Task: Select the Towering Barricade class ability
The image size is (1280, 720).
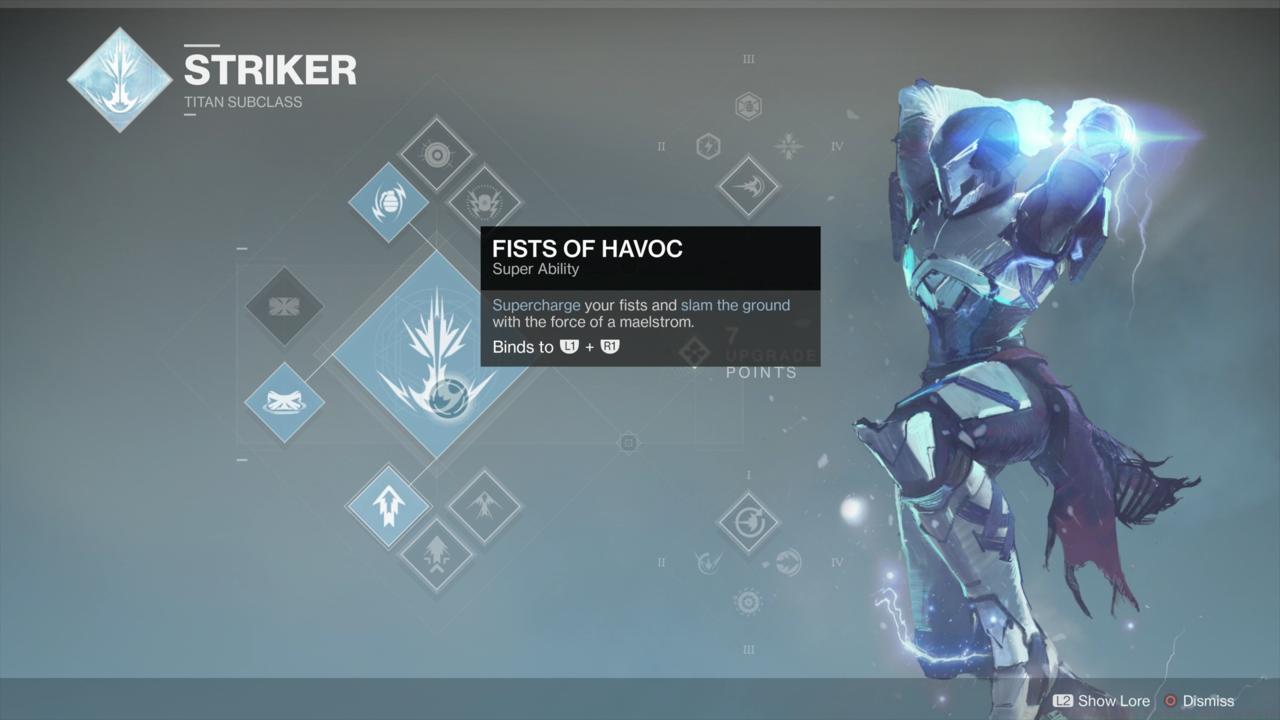Action: 285,308
